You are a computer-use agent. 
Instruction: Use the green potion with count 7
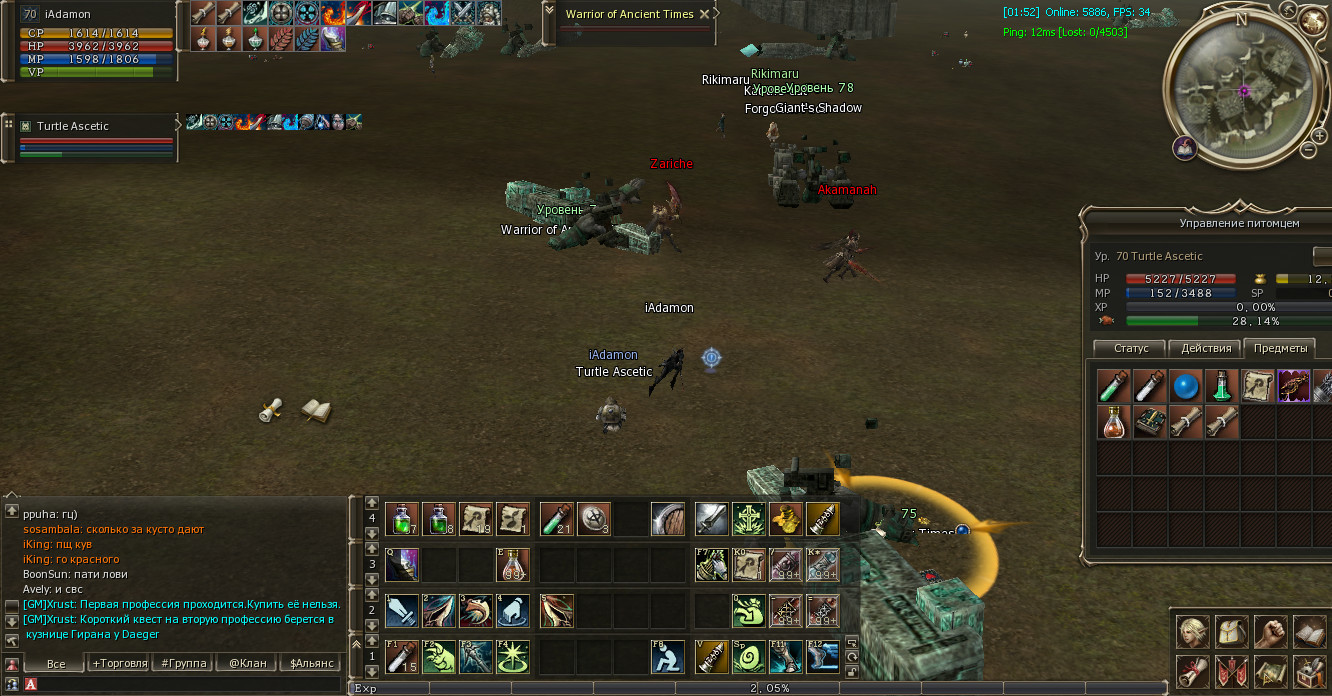402,519
